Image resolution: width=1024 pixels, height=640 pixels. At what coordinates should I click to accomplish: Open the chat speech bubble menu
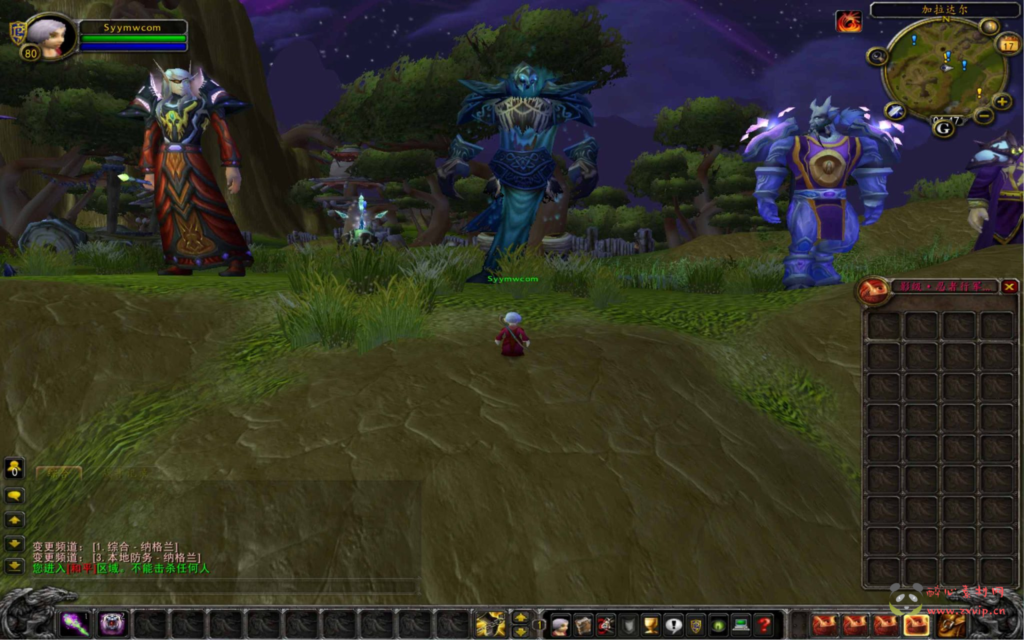click(x=15, y=494)
